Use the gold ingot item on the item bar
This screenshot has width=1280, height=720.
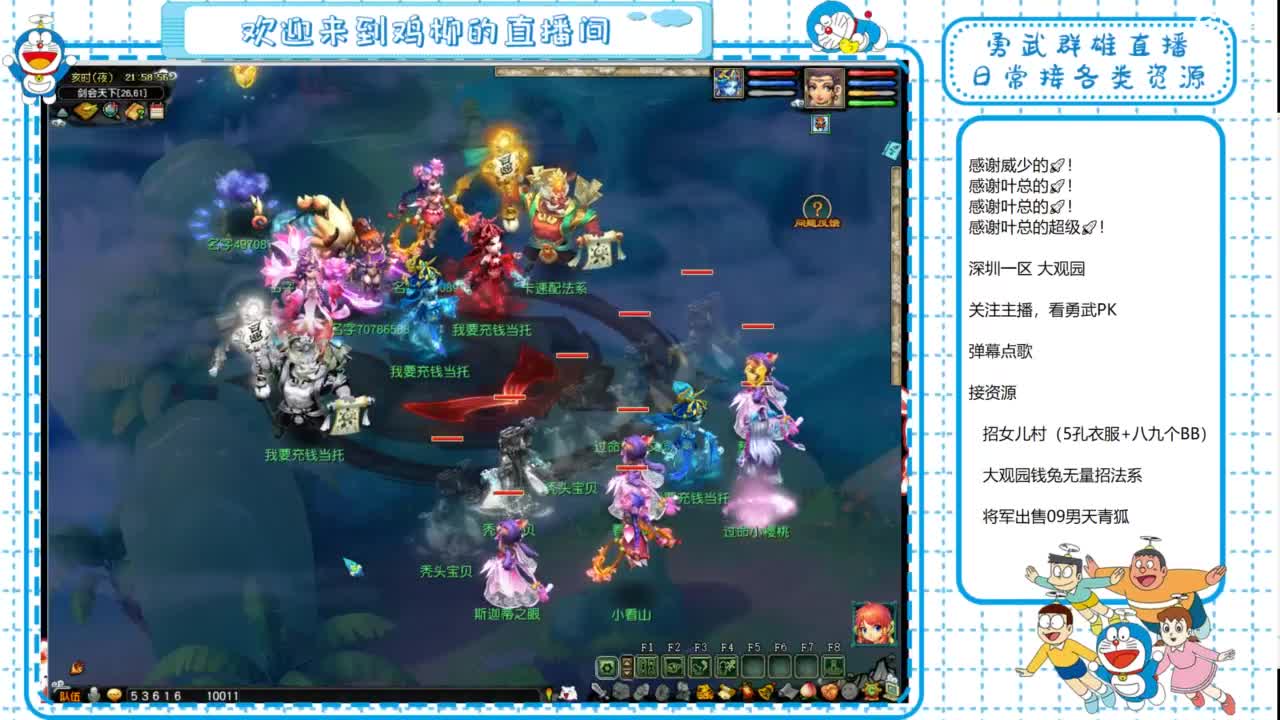(x=705, y=691)
